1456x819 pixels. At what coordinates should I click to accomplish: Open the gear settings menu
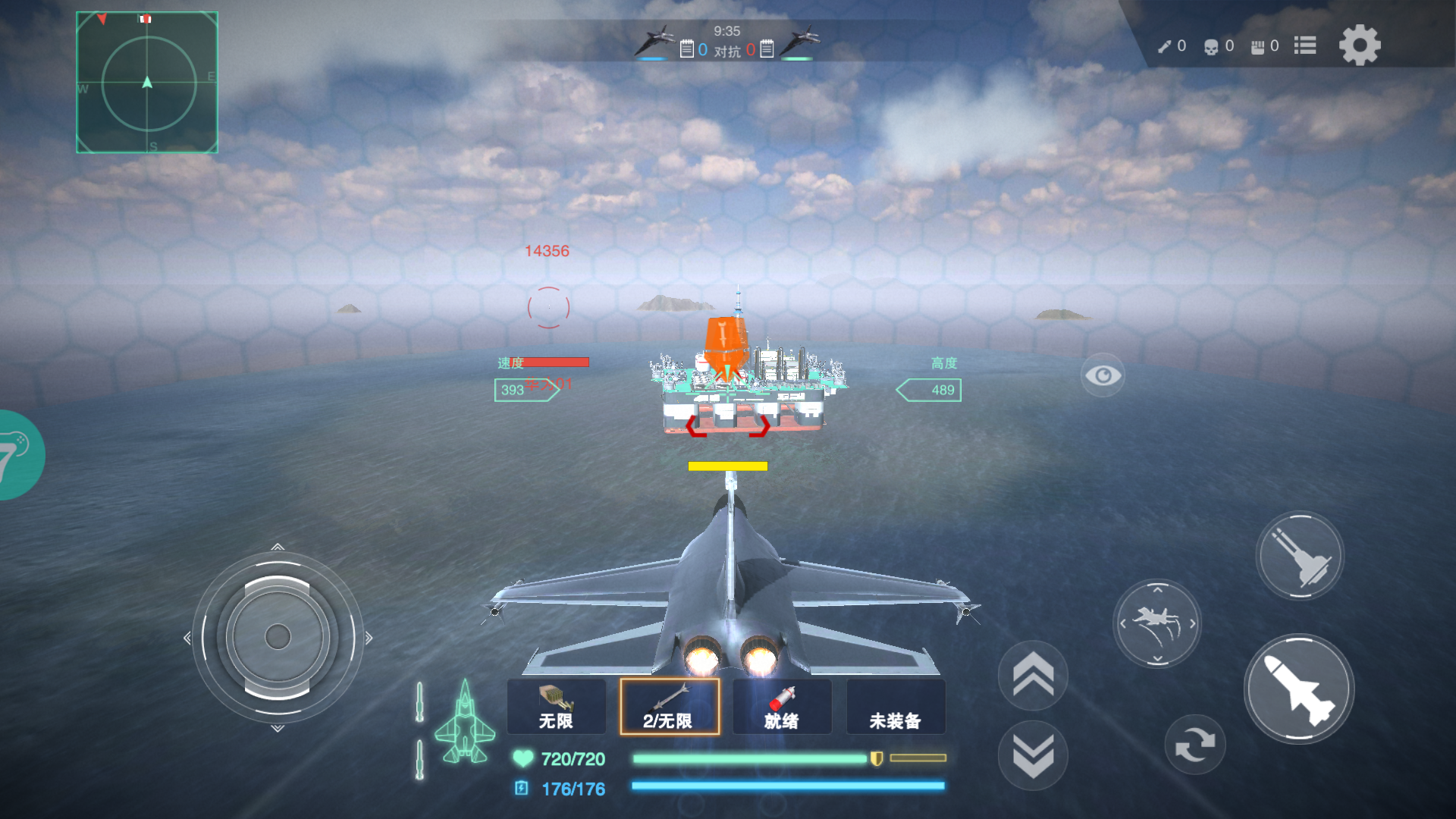tap(1360, 45)
